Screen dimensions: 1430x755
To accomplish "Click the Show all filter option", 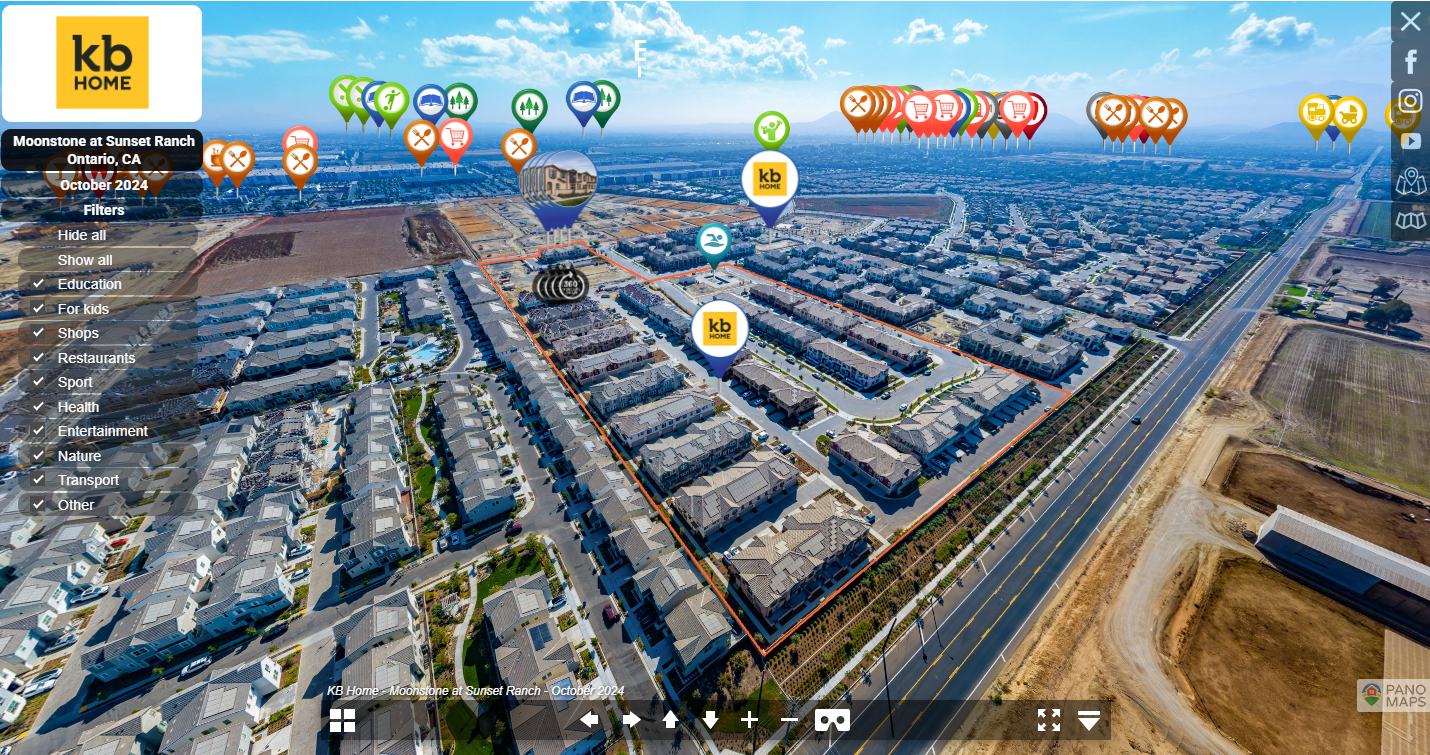I will pyautogui.click(x=85, y=260).
